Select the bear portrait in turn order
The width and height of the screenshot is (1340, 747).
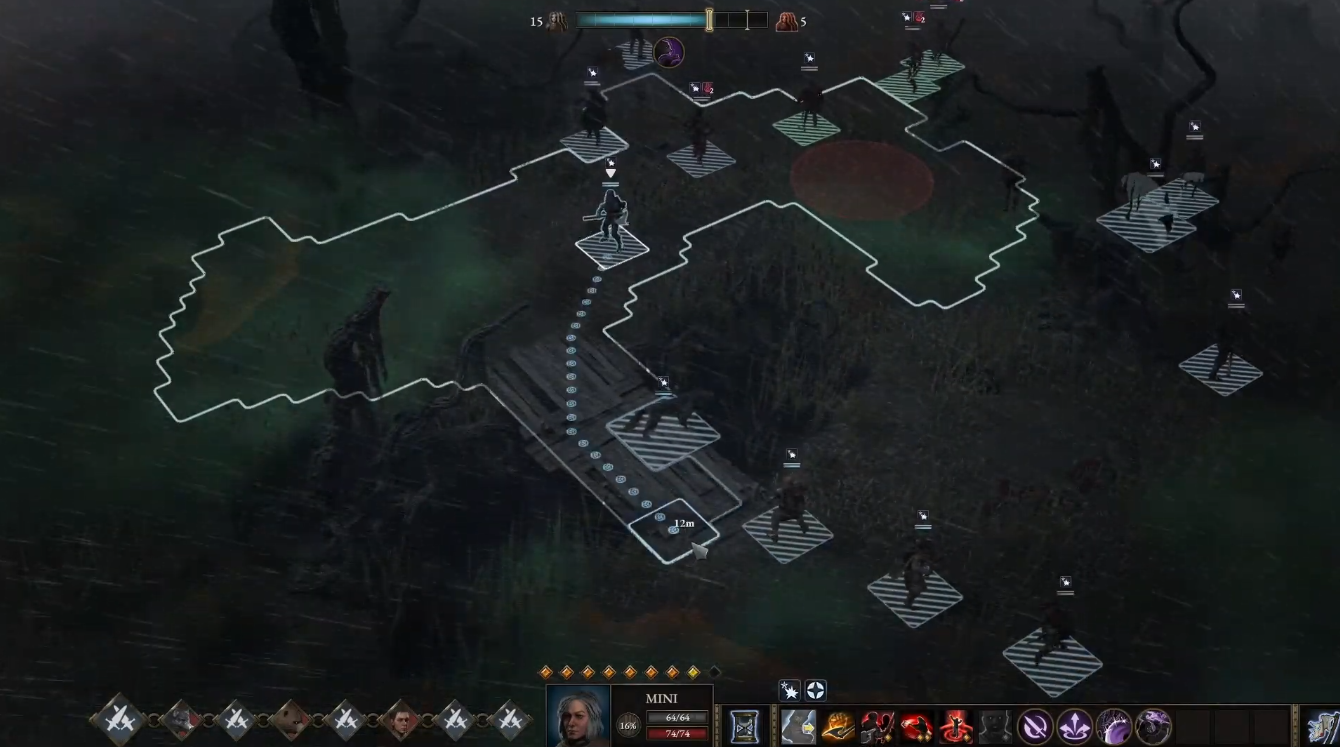[x=290, y=719]
